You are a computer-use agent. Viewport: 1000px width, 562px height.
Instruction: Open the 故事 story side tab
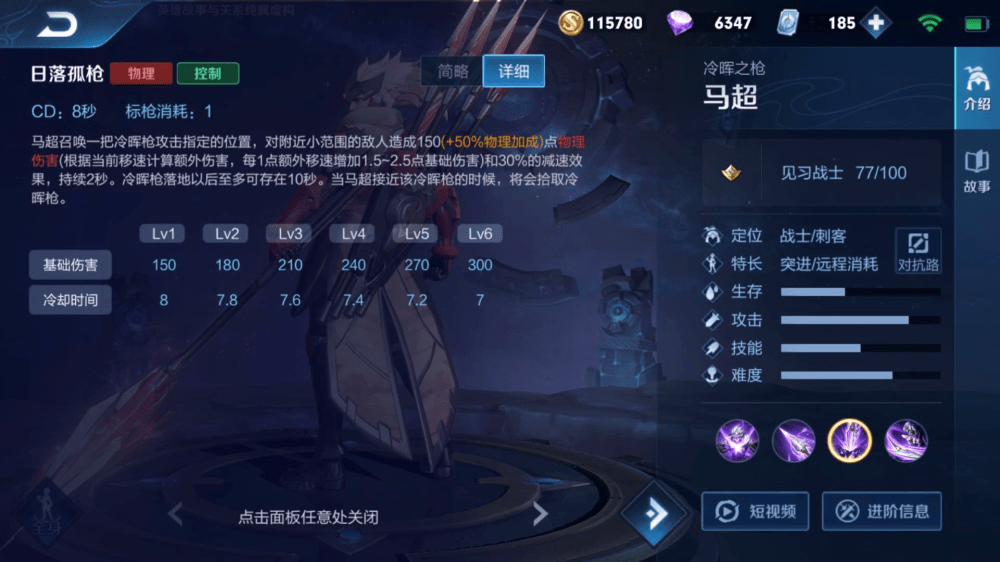point(976,172)
